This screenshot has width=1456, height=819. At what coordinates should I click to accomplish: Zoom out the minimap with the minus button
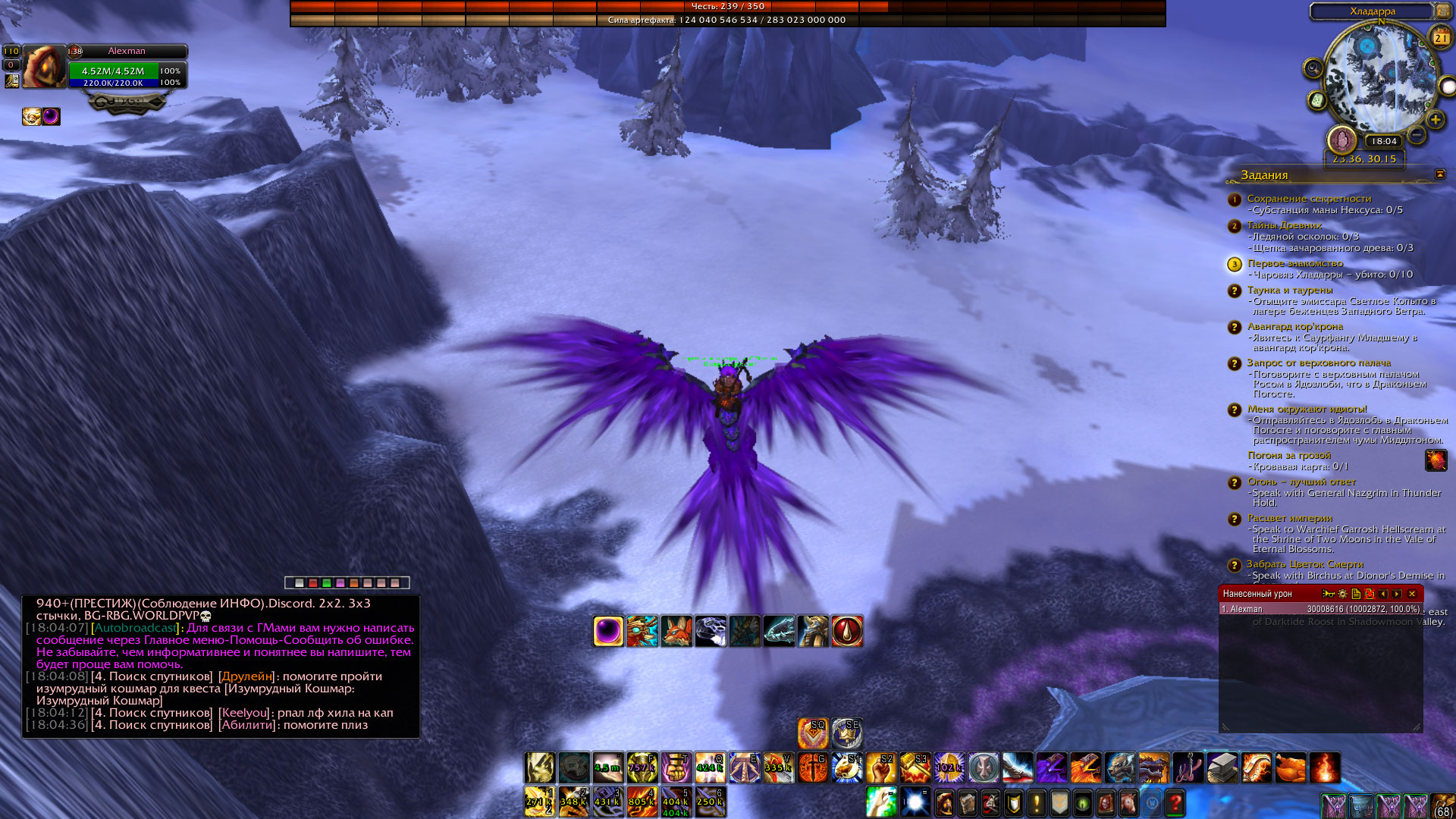coord(1416,136)
